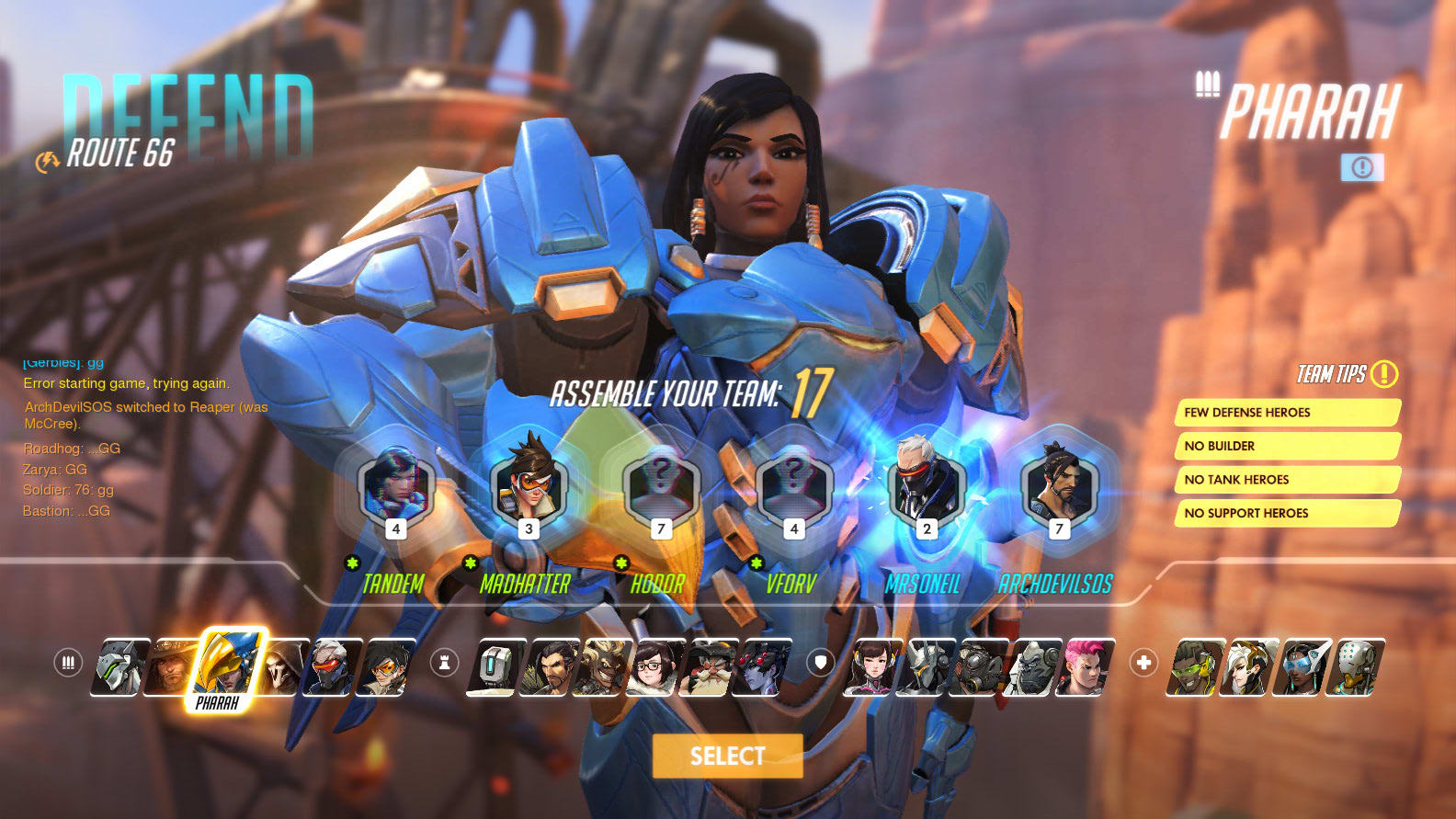The image size is (1456, 819).
Task: Choose Torbjörn's bearded portrait
Action: (708, 666)
